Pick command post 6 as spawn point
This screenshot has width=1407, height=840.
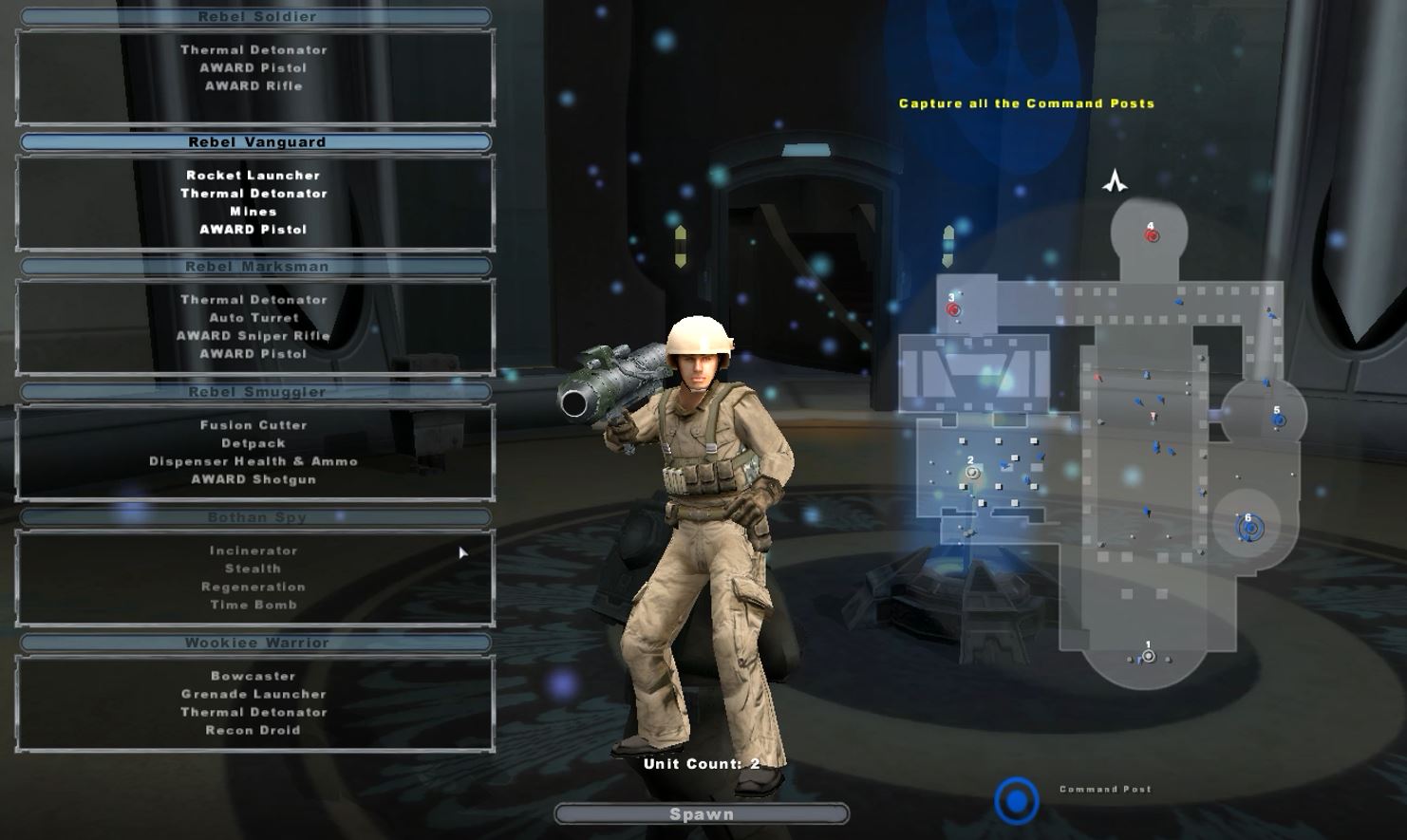pos(1250,529)
